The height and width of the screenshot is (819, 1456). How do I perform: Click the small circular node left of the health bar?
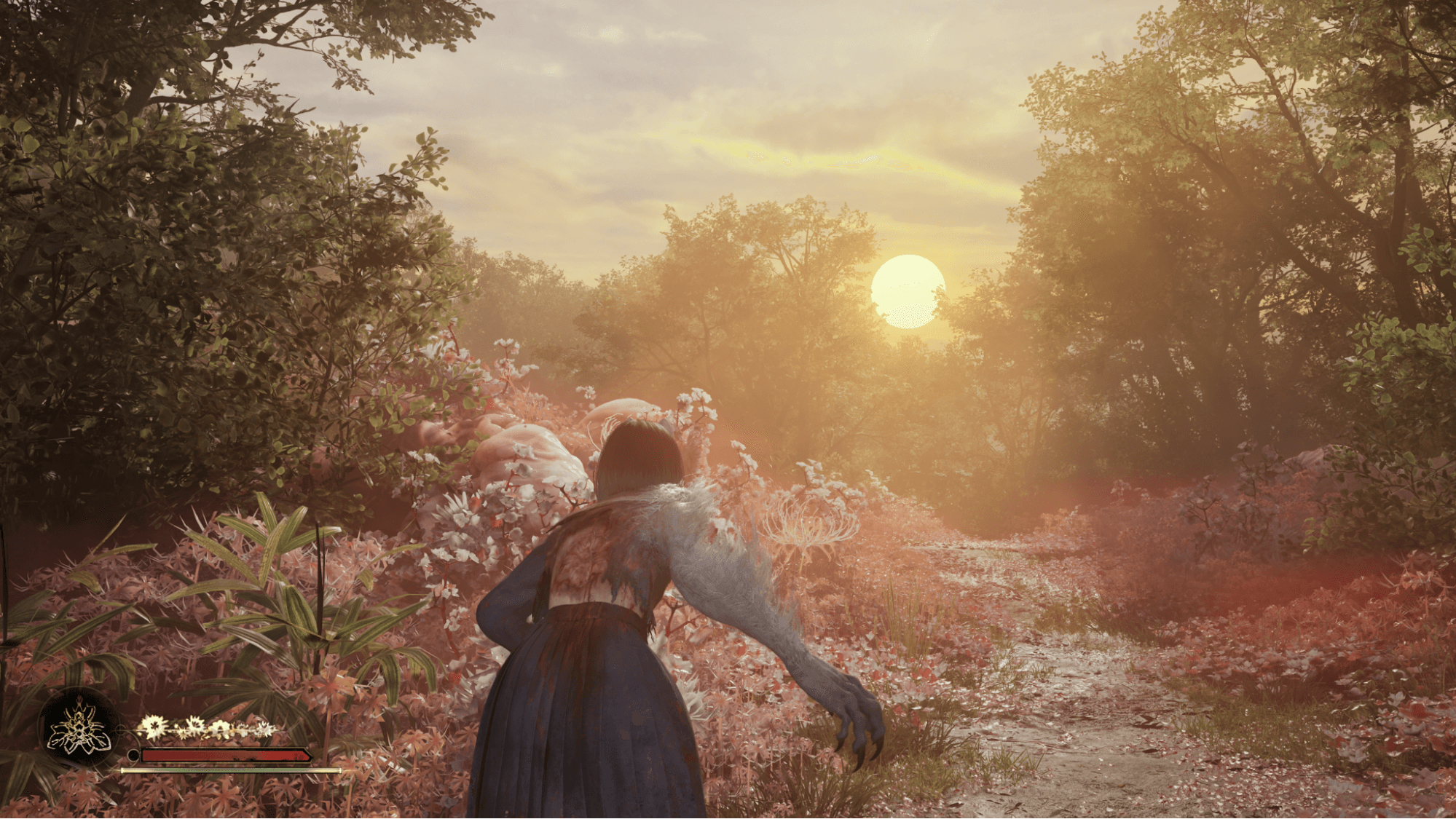click(133, 756)
